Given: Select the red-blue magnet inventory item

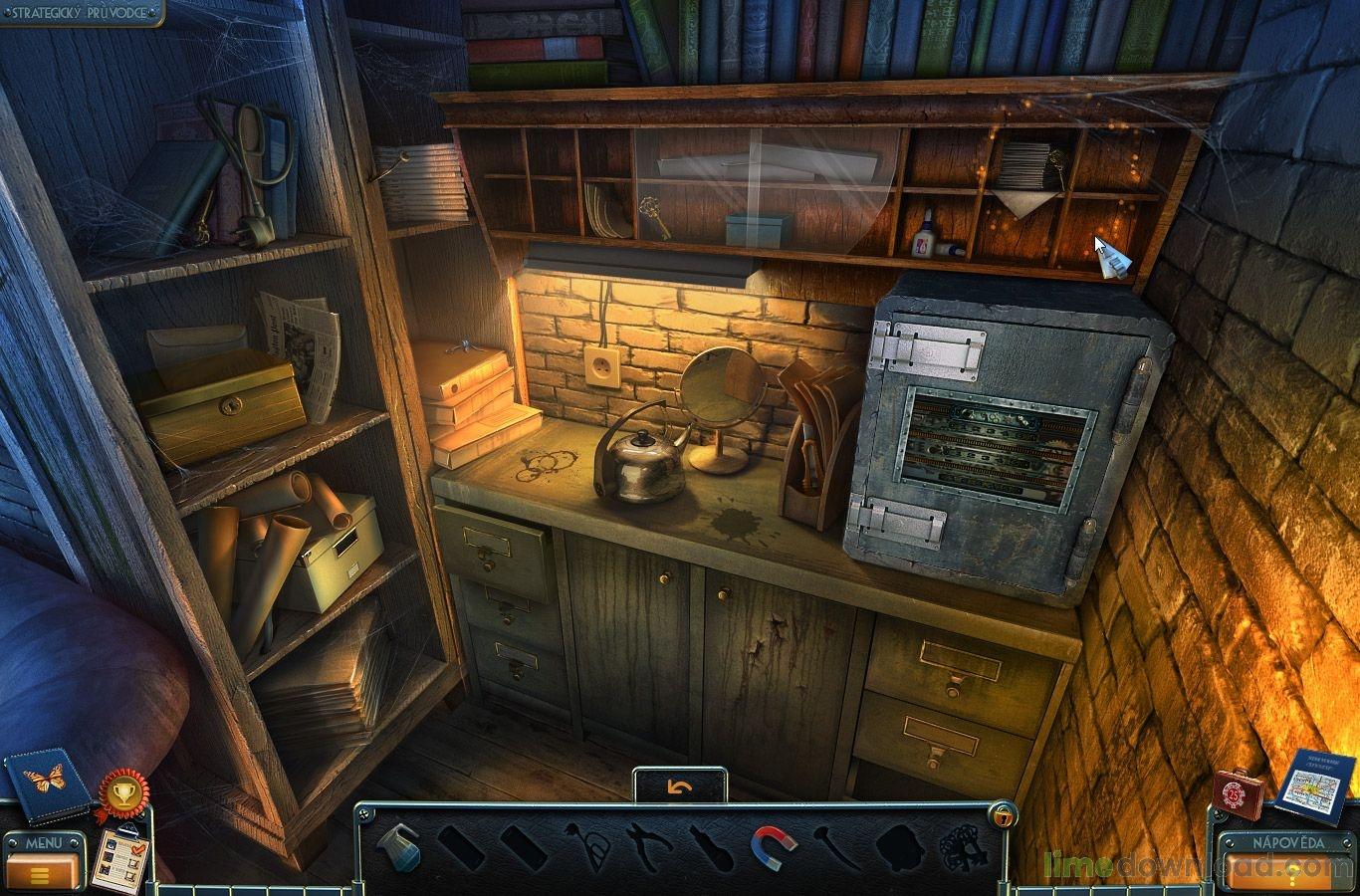Looking at the screenshot, I should pos(773,848).
